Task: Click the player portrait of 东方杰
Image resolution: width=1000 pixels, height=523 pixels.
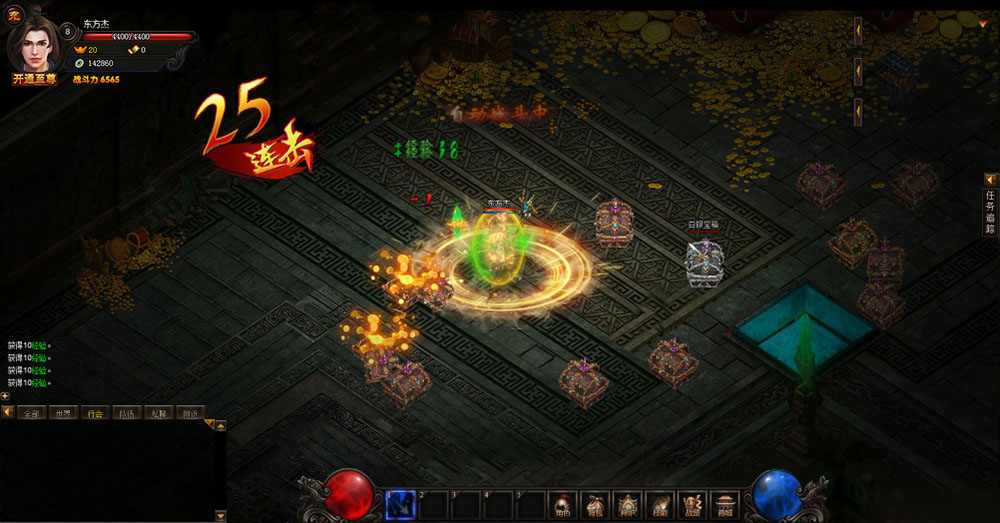Action: pos(33,42)
